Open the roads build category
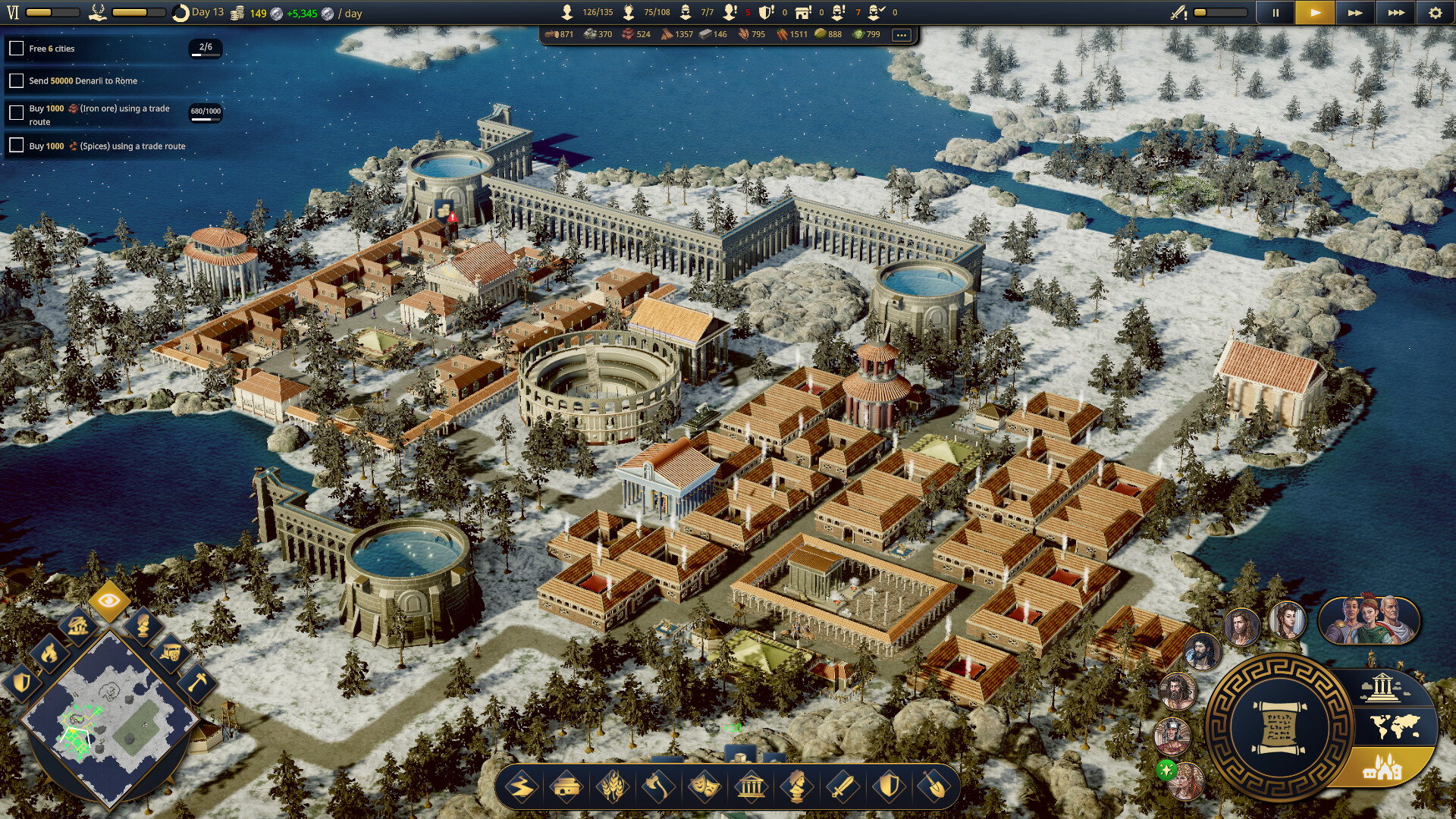Image resolution: width=1456 pixels, height=819 pixels. [x=522, y=787]
